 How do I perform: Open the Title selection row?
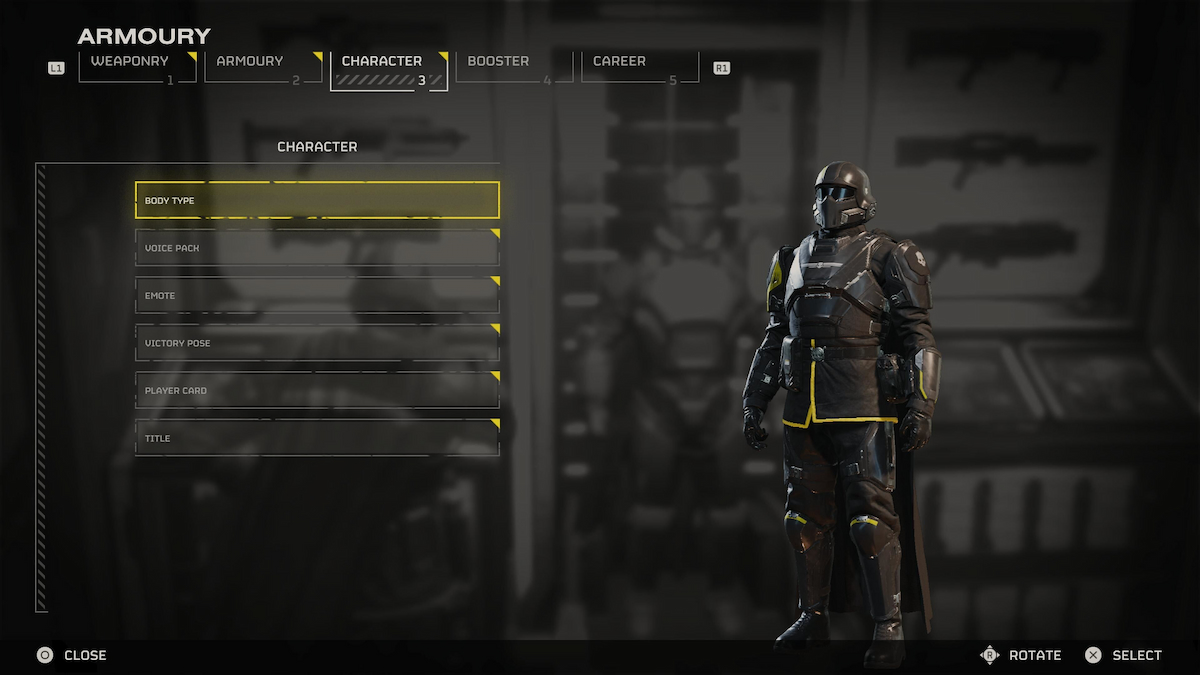tap(317, 438)
